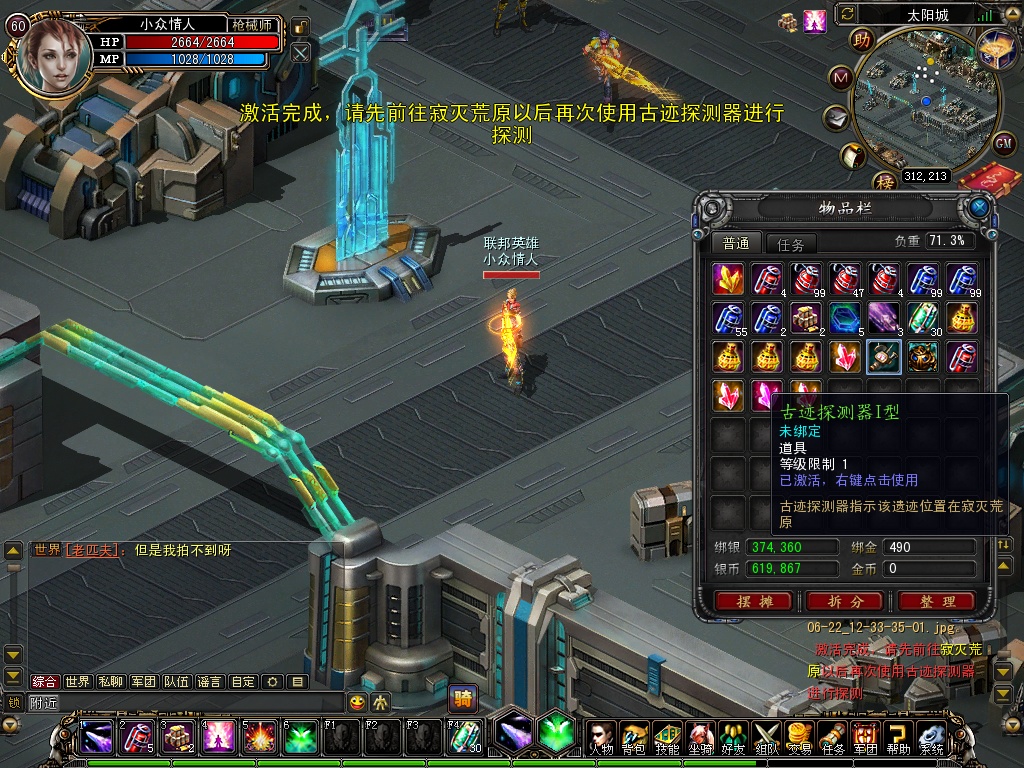This screenshot has width=1024, height=768.
Task: Open the 好友 friends list
Action: coord(732,738)
